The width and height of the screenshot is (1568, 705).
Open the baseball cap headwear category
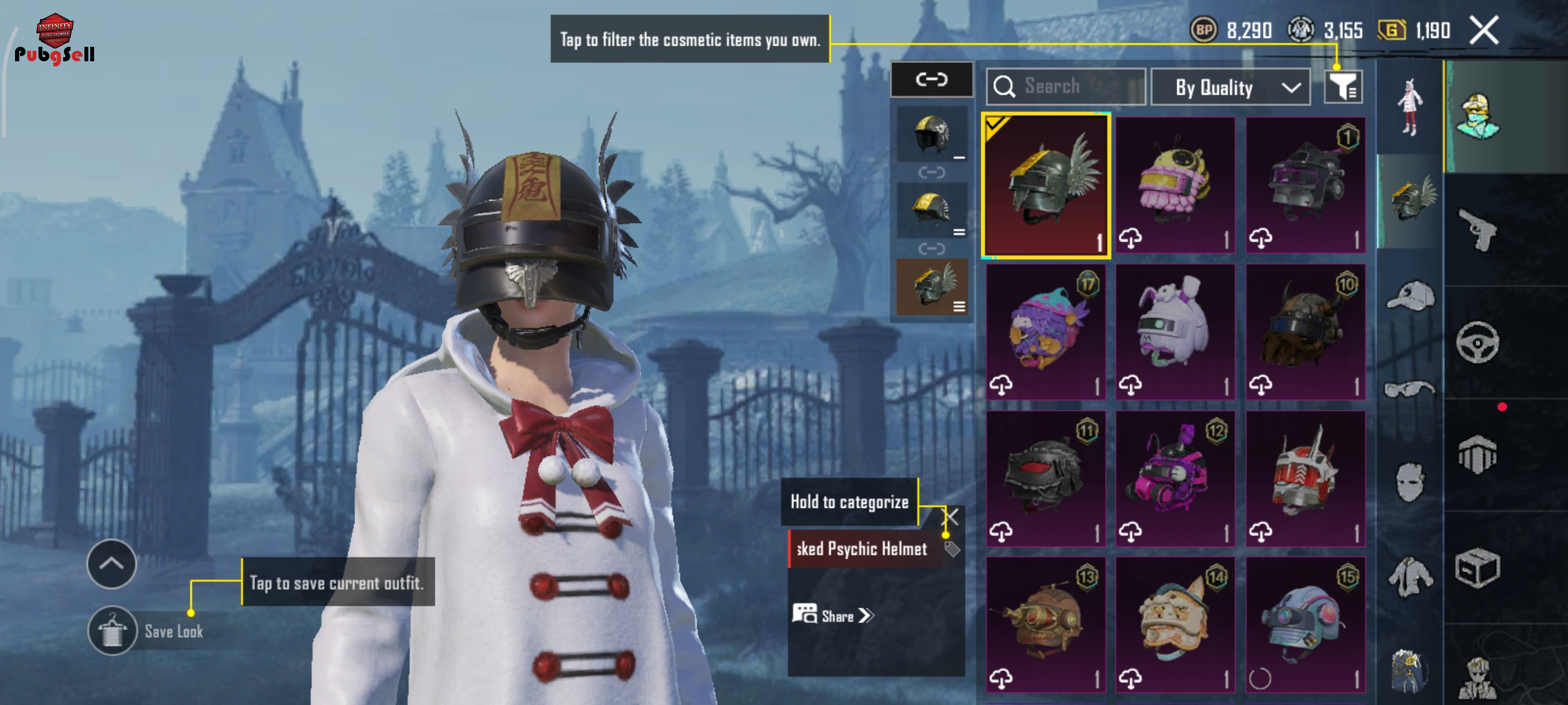pos(1410,296)
